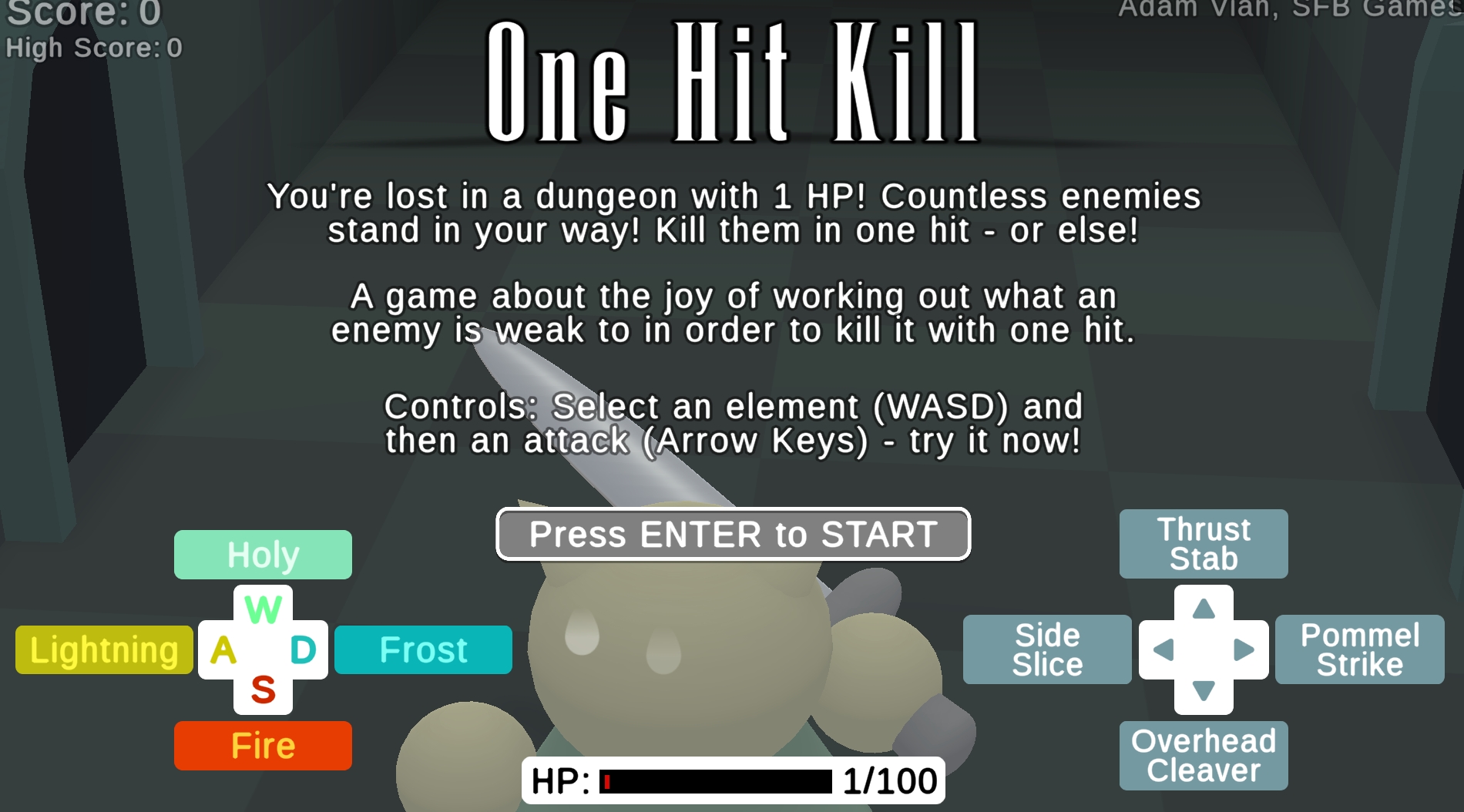
Task: Choose the Thrust Stab attack
Action: (x=1203, y=544)
